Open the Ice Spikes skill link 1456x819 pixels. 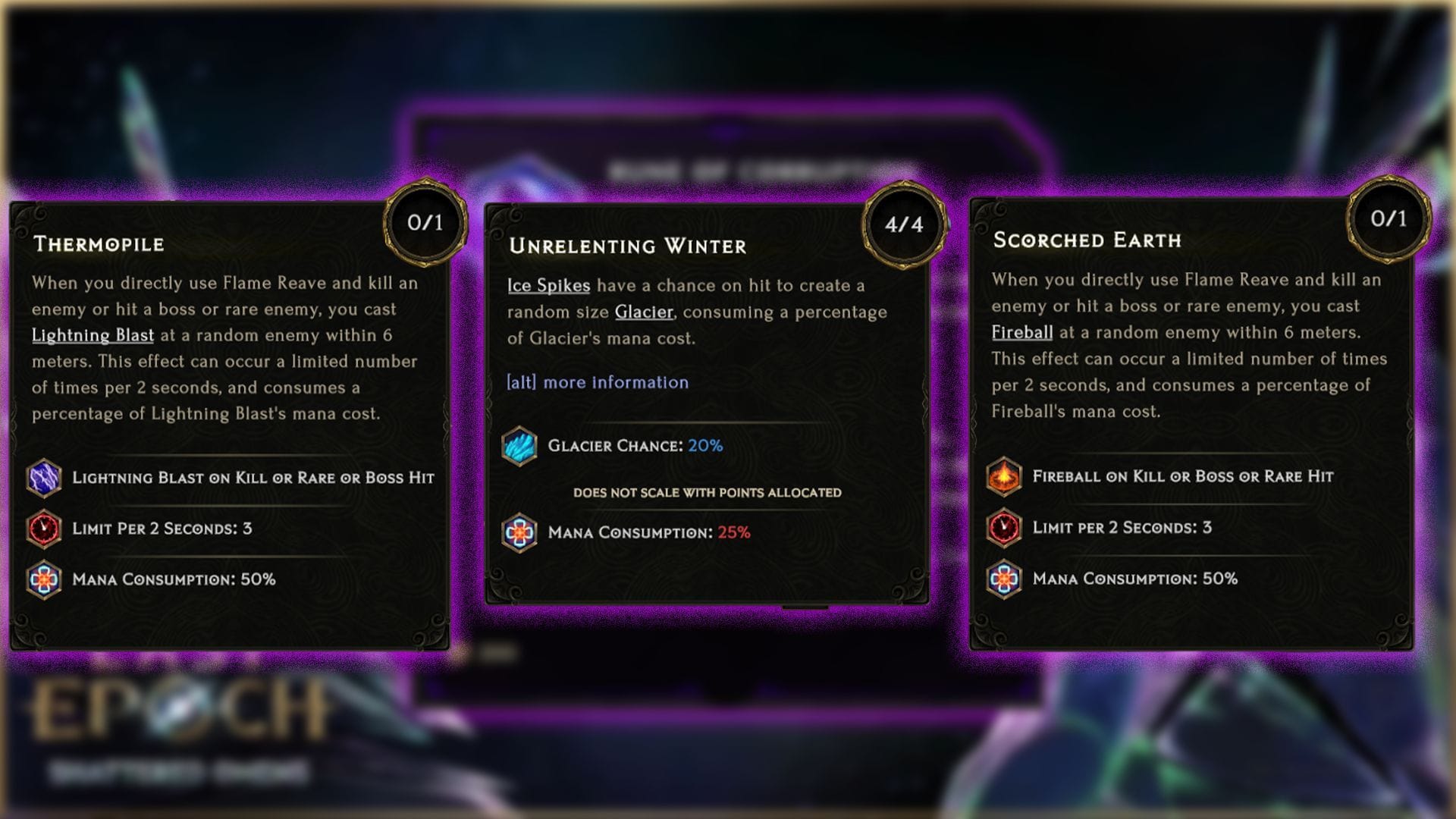pyautogui.click(x=548, y=286)
